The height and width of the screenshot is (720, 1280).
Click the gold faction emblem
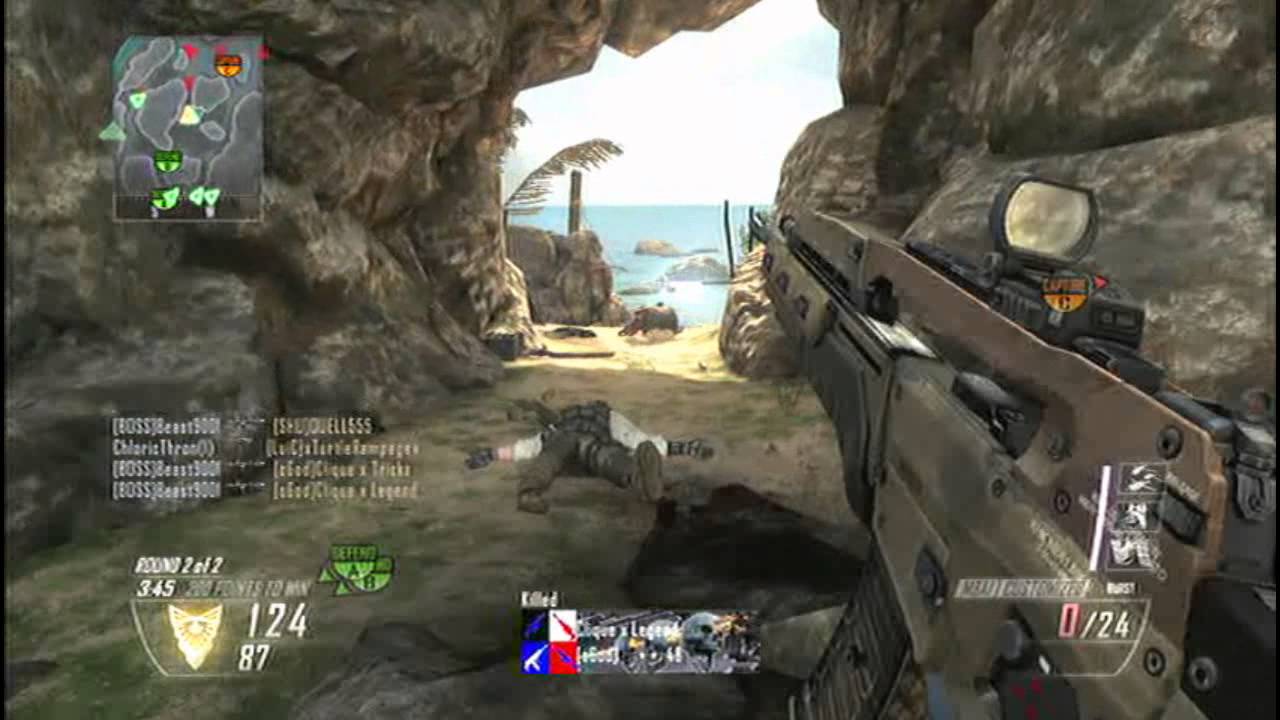click(x=195, y=633)
